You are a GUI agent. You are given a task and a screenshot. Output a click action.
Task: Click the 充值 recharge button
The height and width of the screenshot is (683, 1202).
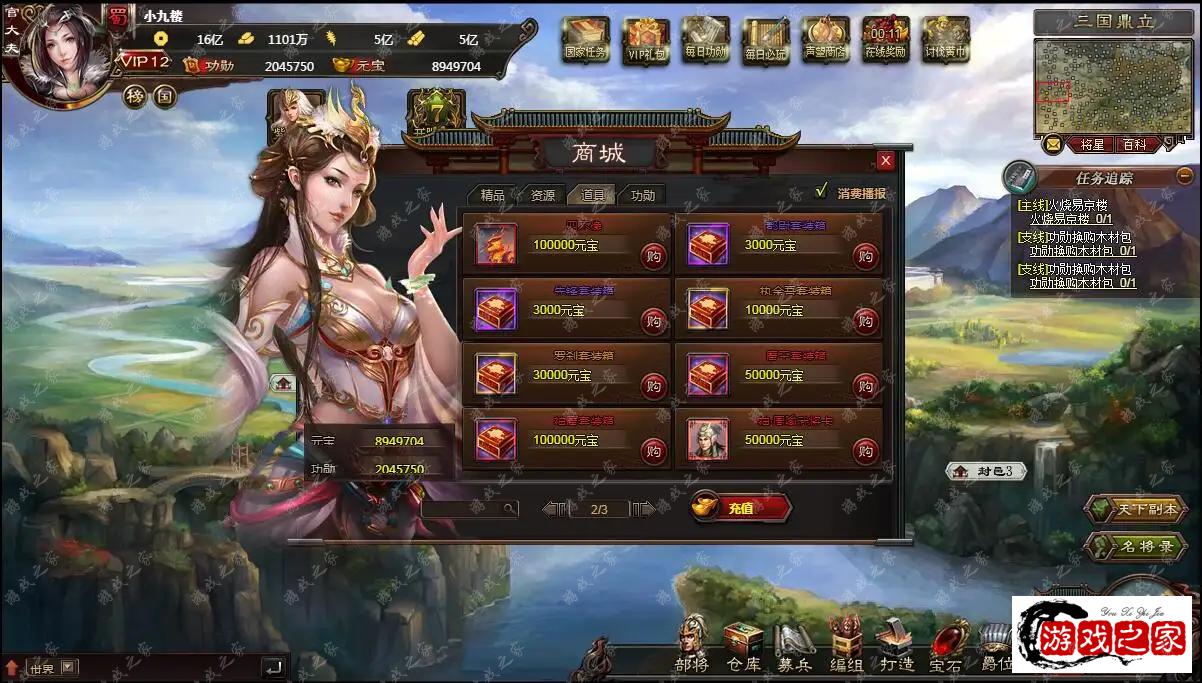(x=741, y=508)
